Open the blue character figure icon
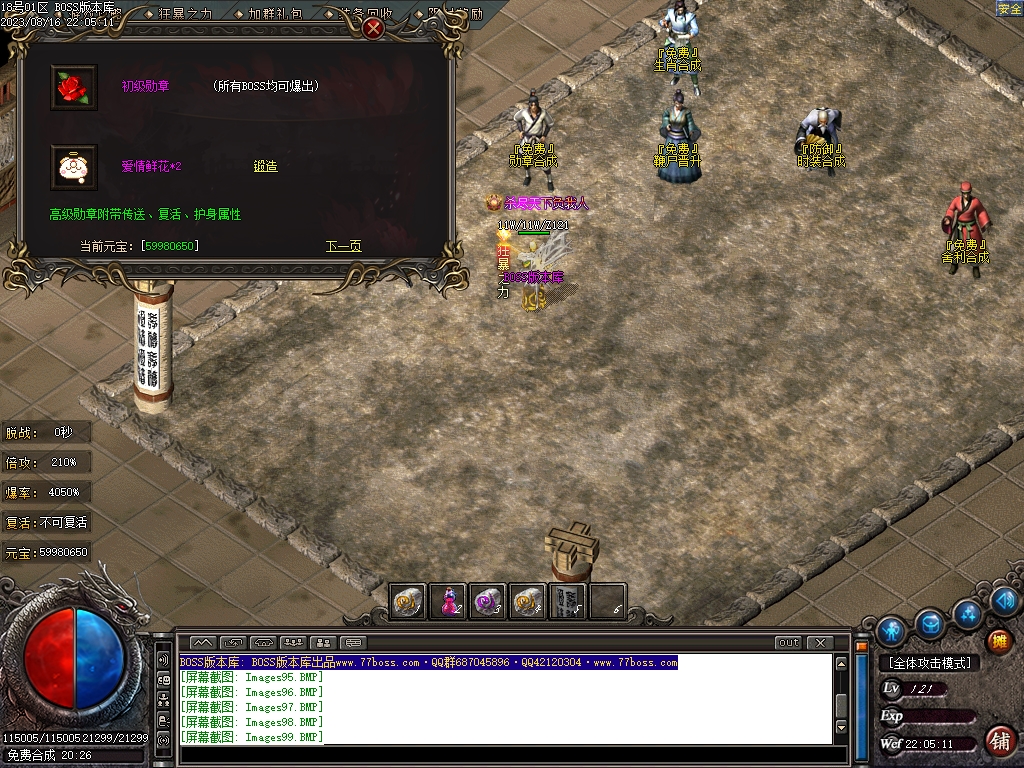Image resolution: width=1024 pixels, height=768 pixels. click(x=890, y=631)
